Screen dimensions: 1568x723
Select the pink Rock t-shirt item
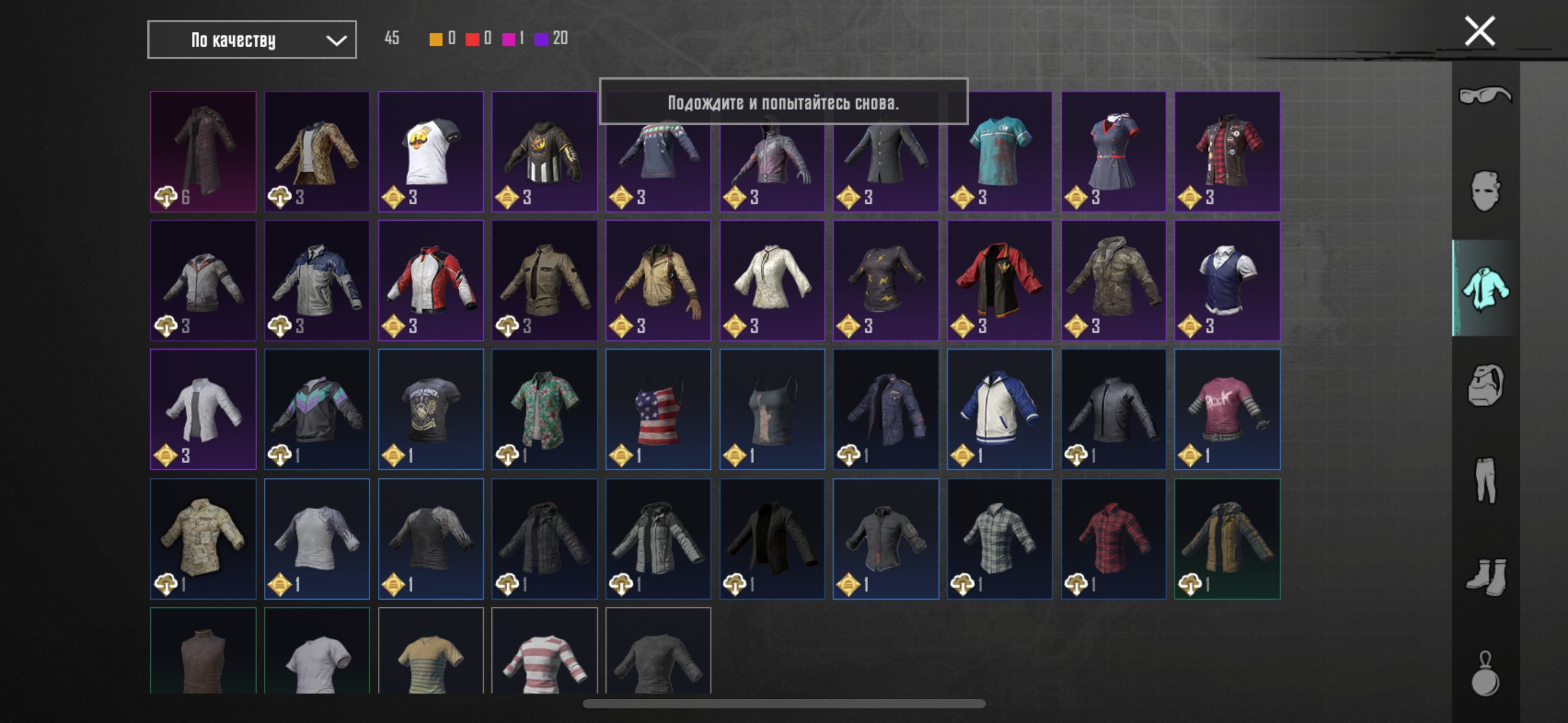tap(1227, 409)
